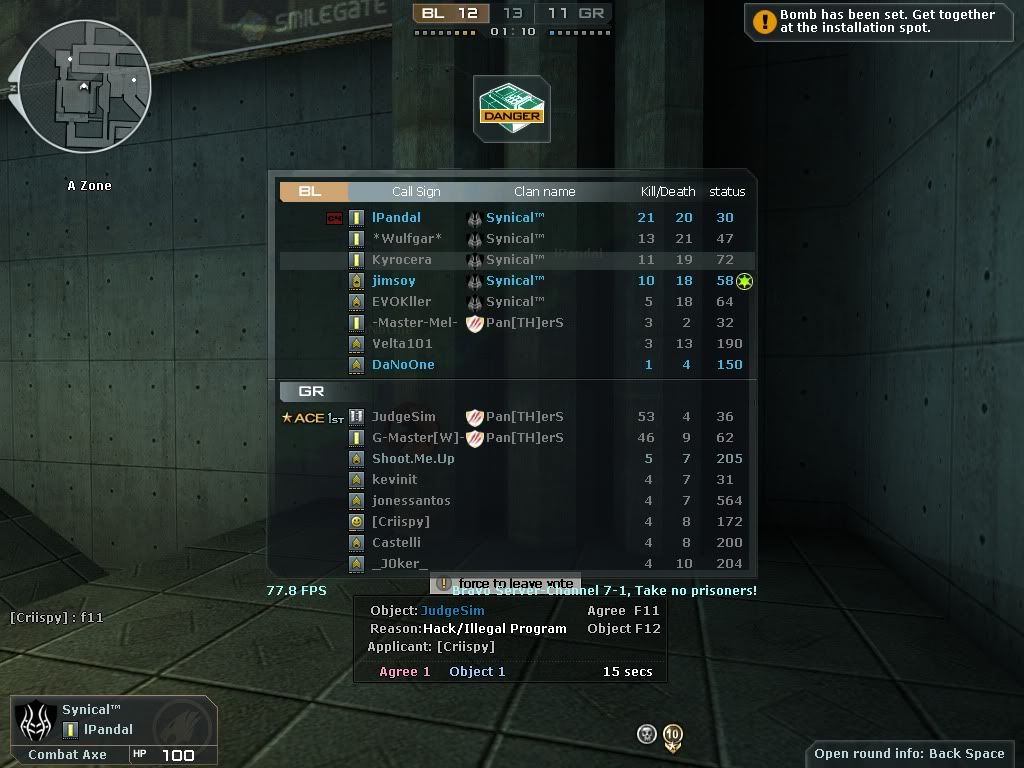Viewport: 1024px width, 768px height.
Task: Choose Kyrocera's scoreboard row
Action: [401, 260]
